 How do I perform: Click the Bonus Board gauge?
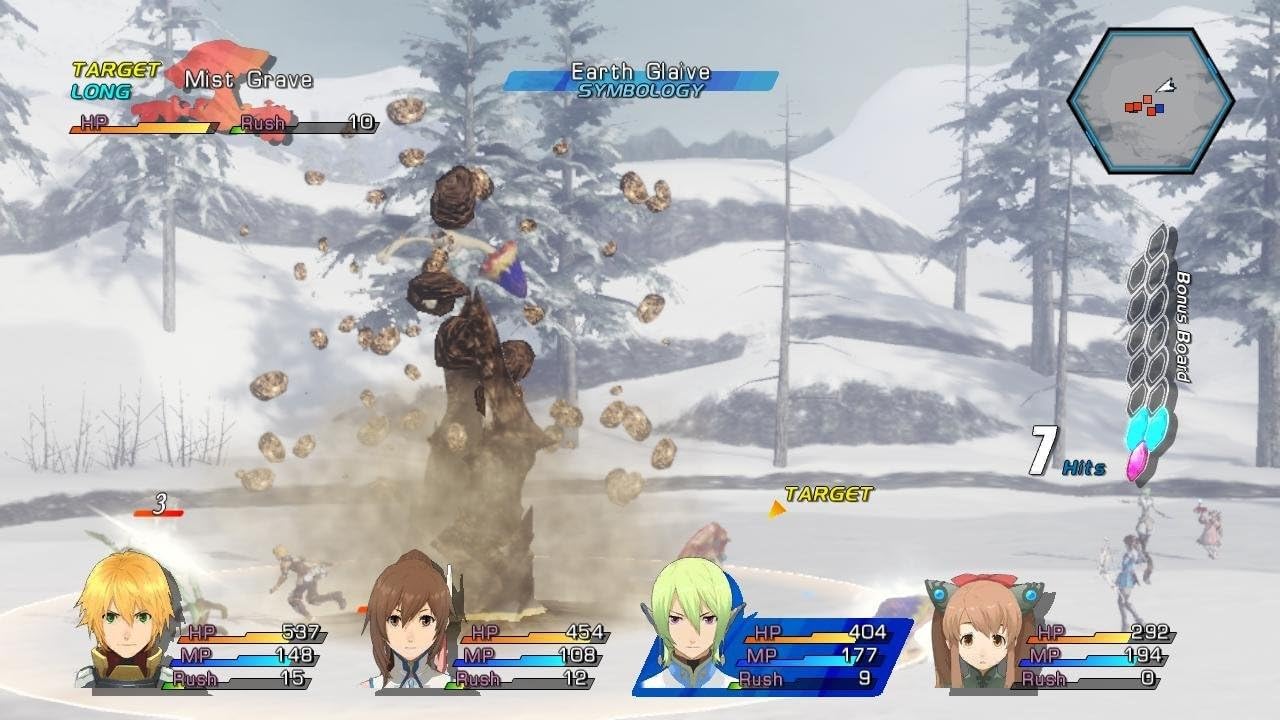click(1150, 350)
